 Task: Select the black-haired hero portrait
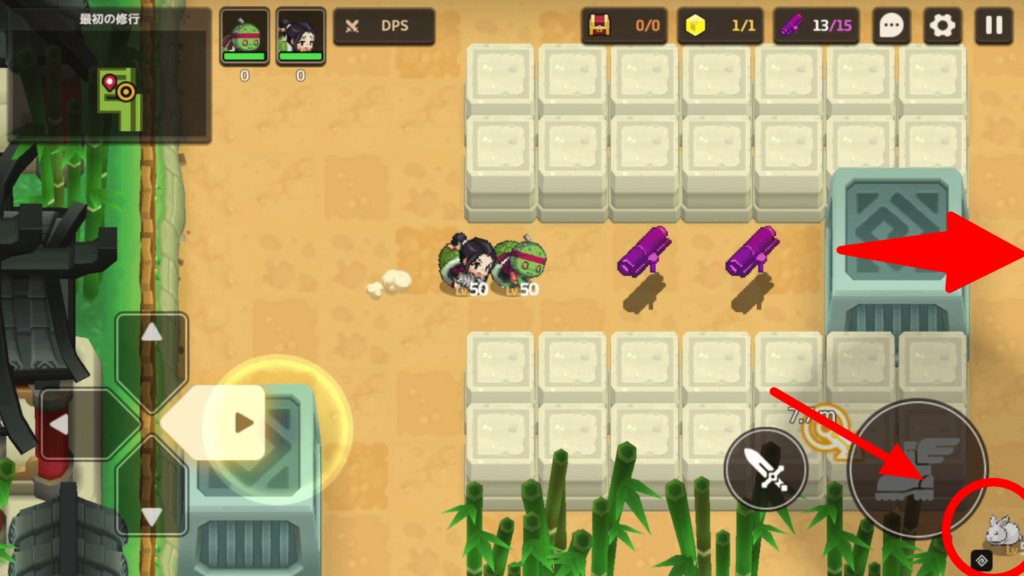pos(300,37)
